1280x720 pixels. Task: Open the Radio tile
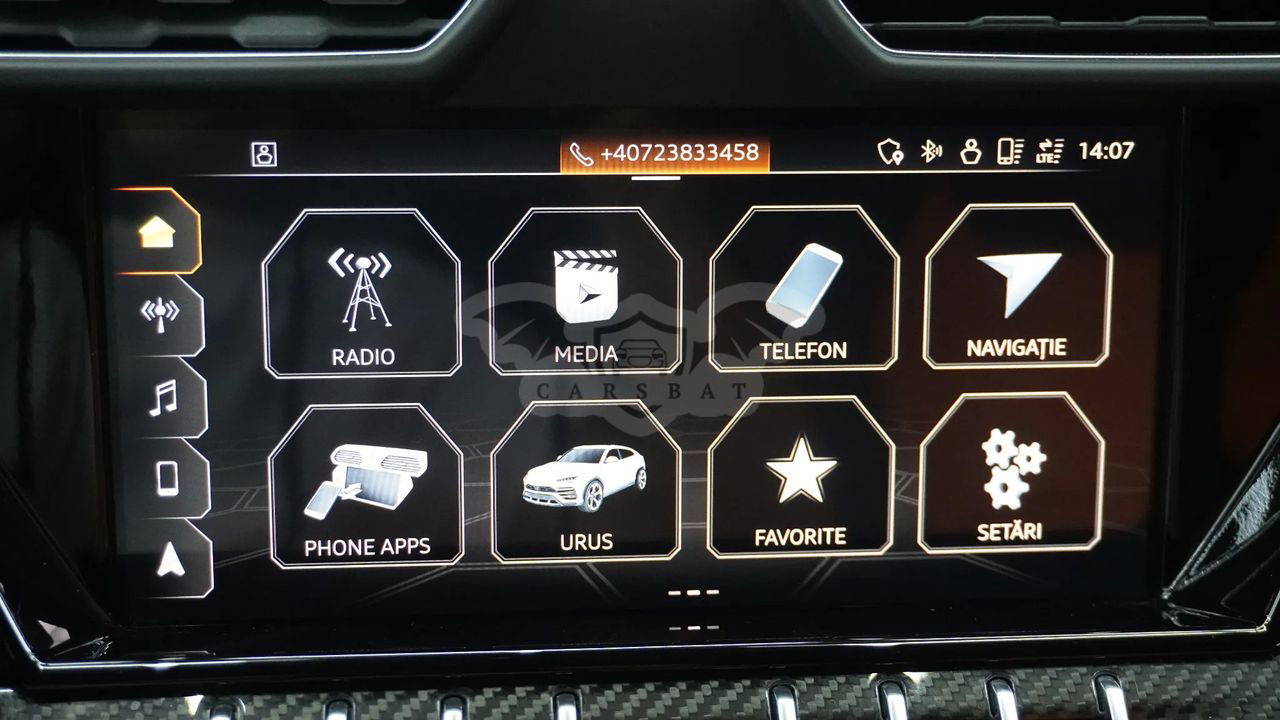(x=362, y=293)
